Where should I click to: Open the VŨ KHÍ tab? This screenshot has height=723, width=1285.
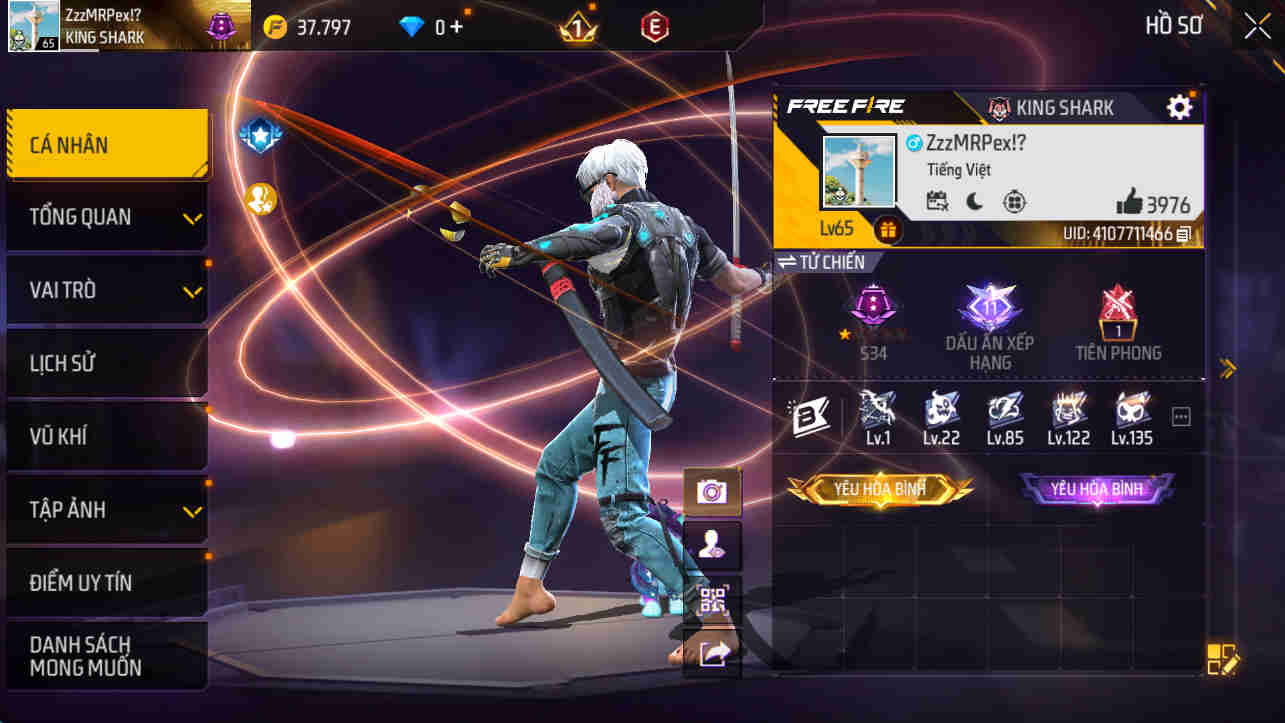pos(107,436)
